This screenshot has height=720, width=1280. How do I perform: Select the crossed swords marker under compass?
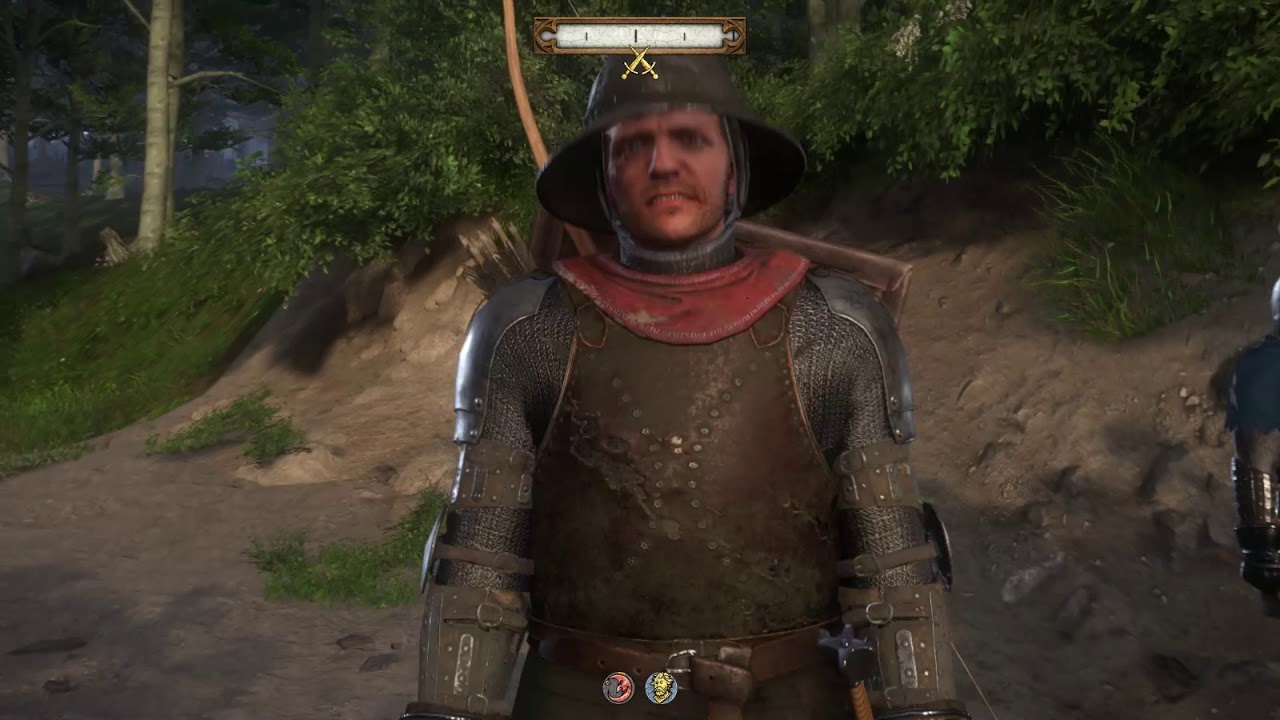[639, 64]
